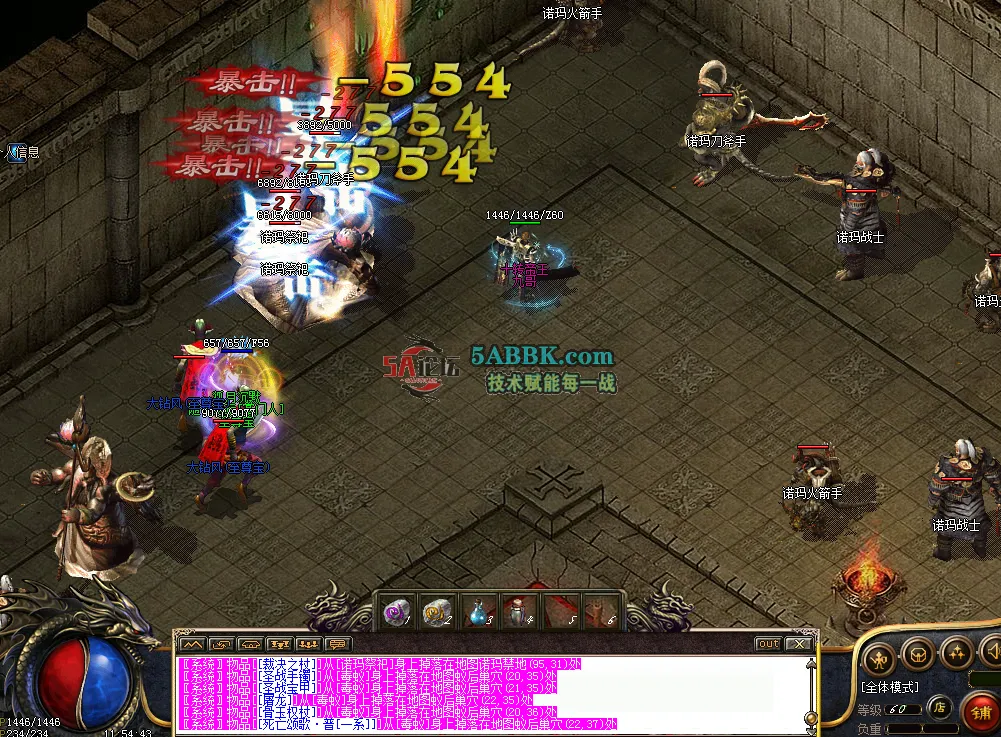1001x737 pixels.
Task: Open the character equipment panel icon
Action: (880, 657)
